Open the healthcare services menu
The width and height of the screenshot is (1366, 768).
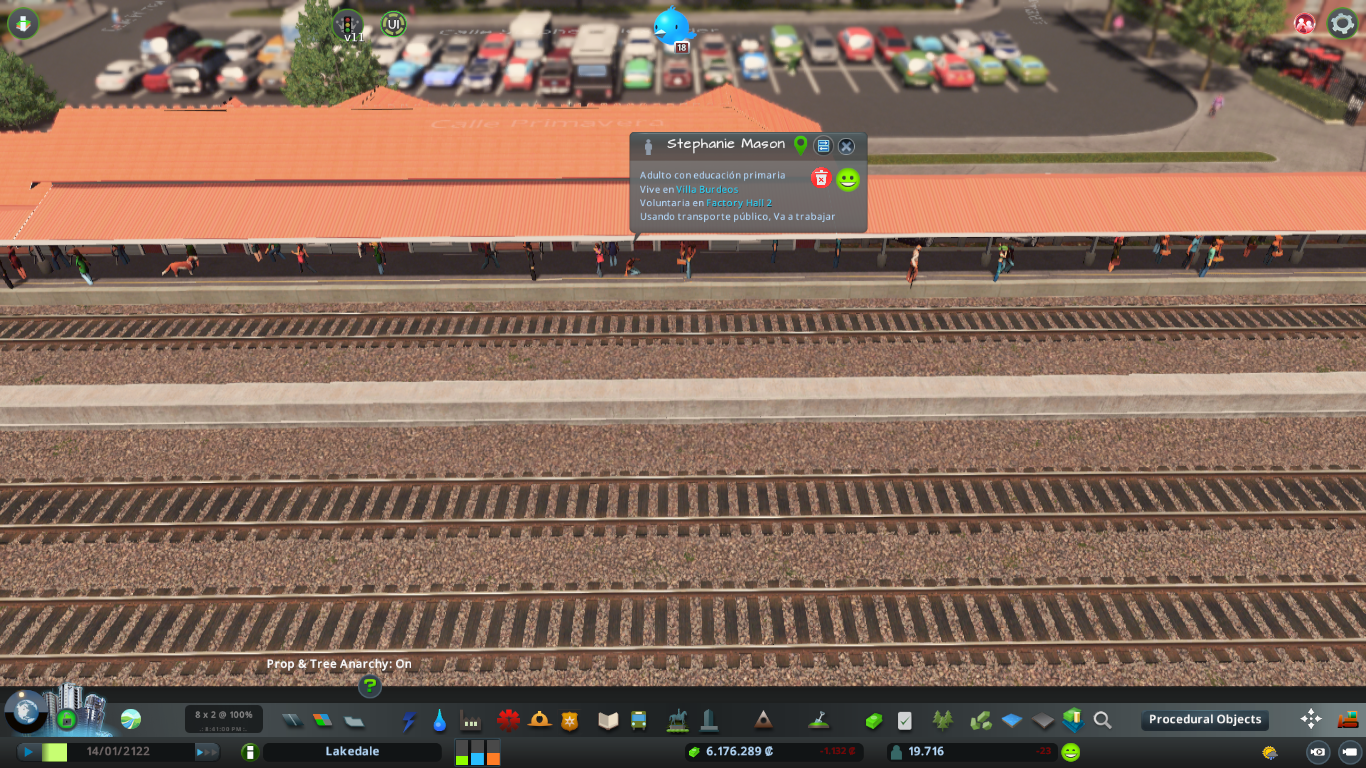509,719
